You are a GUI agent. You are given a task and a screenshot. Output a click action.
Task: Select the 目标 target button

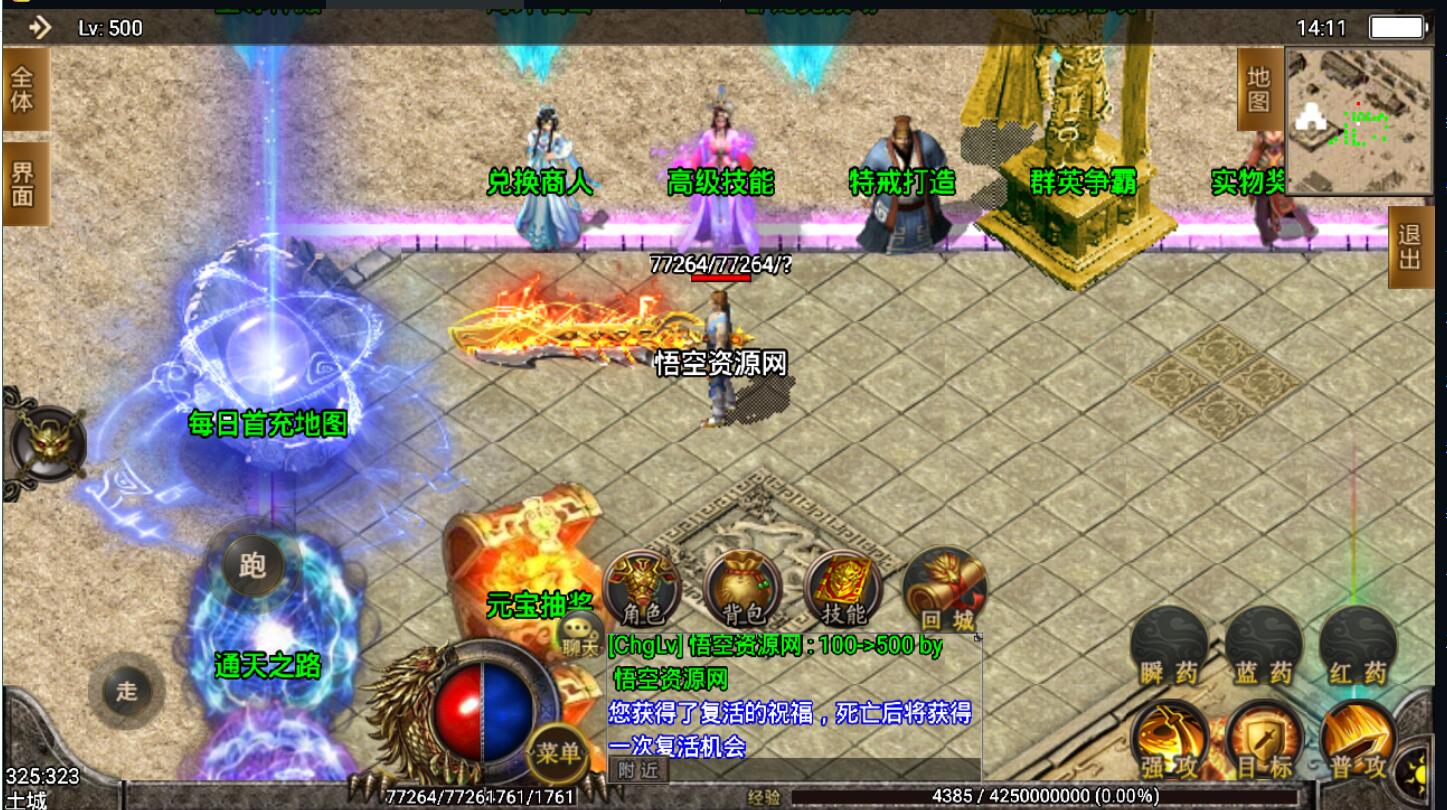(x=1263, y=742)
